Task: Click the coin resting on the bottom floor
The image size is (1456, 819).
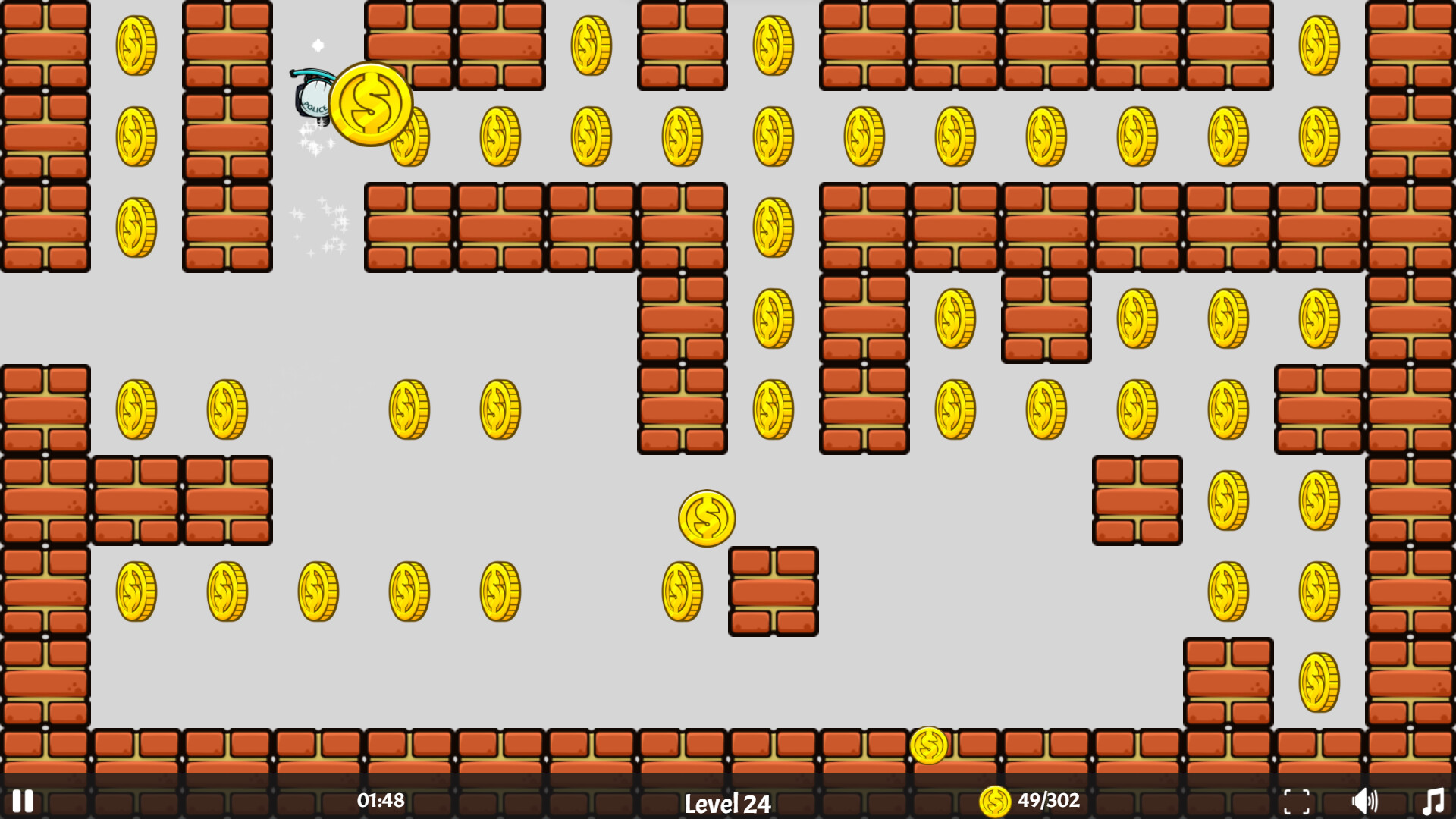Action: click(x=929, y=745)
